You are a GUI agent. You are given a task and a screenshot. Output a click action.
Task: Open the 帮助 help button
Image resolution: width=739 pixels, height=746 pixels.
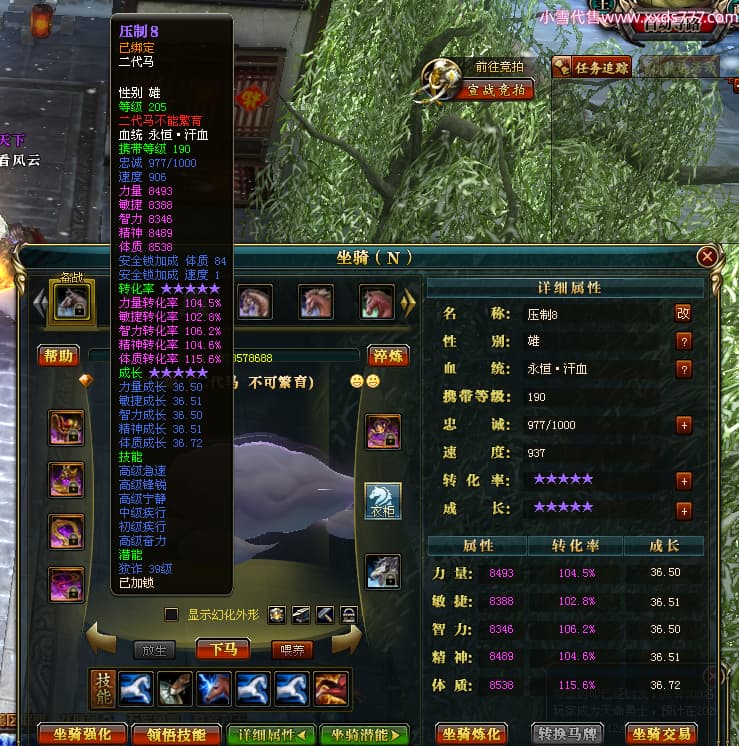coord(59,355)
